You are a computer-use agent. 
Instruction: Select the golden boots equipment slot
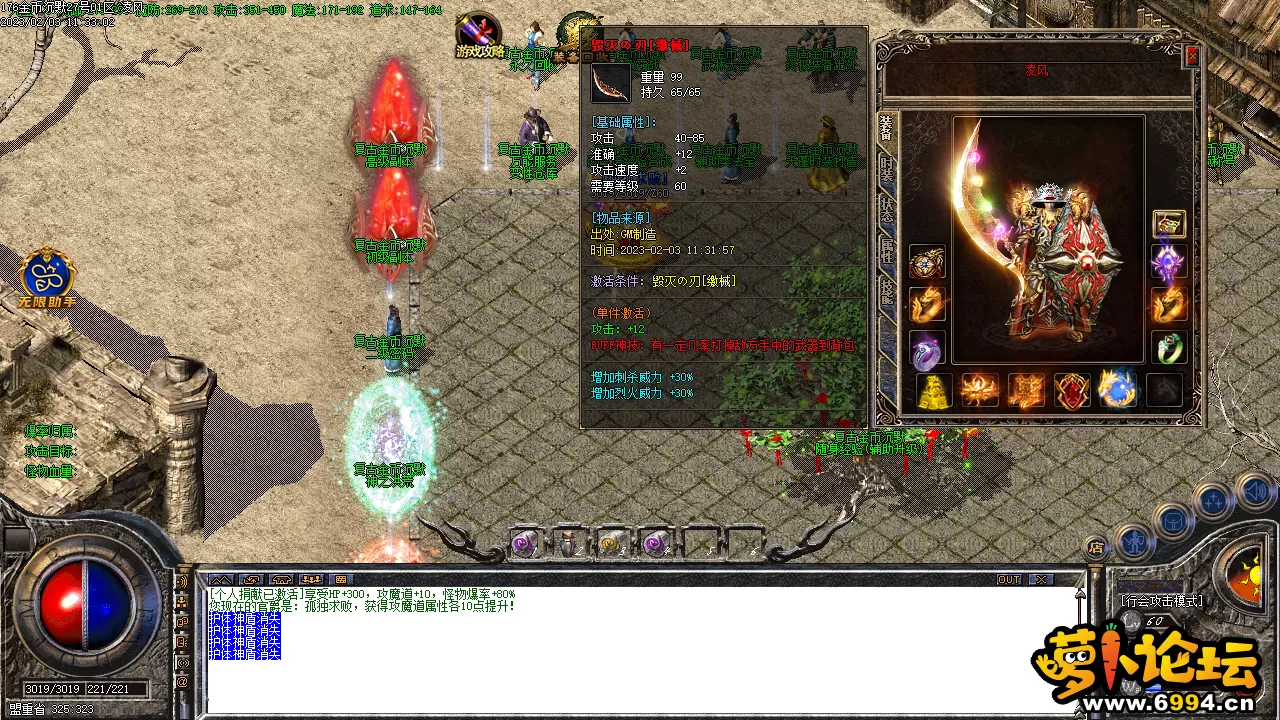(934, 391)
